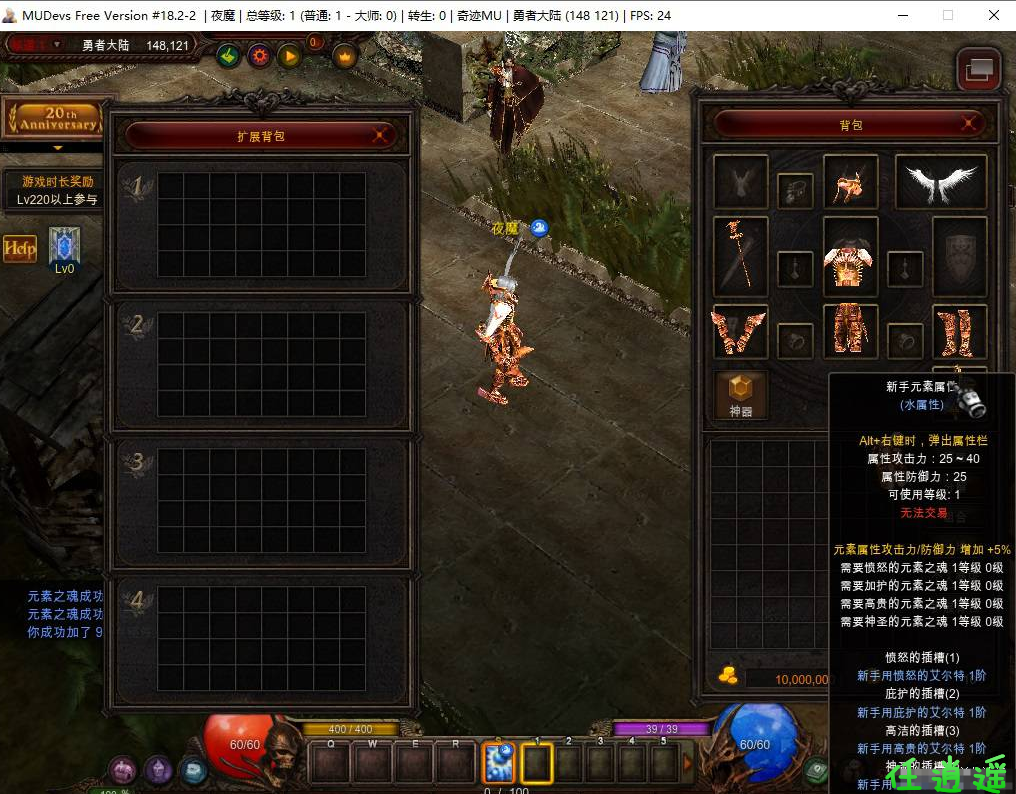Screen dimensions: 1016x794
Task: Select the equipped chest armor slot
Action: pos(850,256)
